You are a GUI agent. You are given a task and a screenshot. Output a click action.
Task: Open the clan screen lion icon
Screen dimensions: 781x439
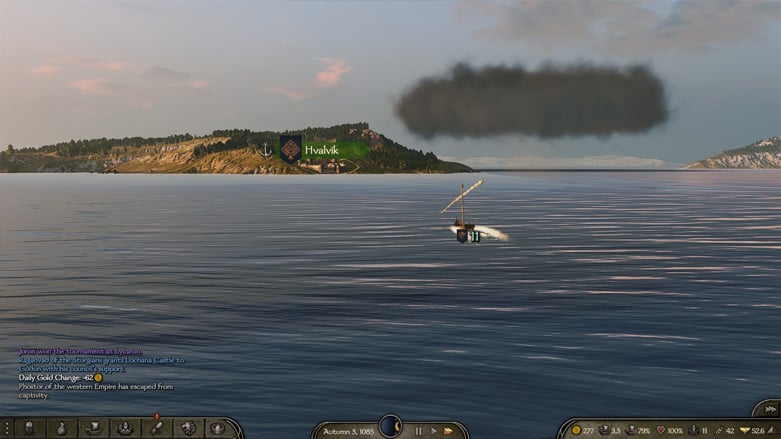point(187,428)
